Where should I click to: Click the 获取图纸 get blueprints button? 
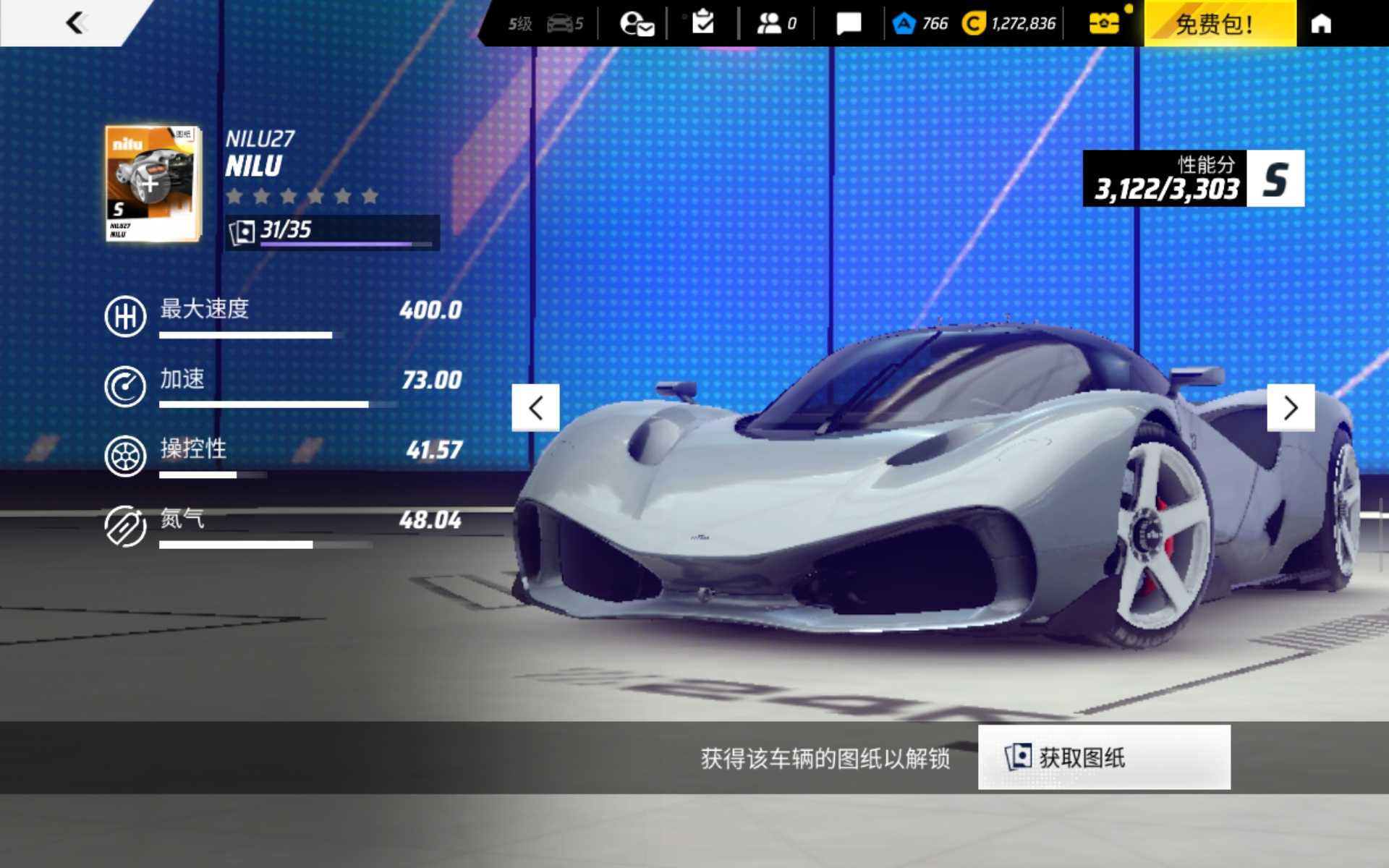click(1103, 757)
